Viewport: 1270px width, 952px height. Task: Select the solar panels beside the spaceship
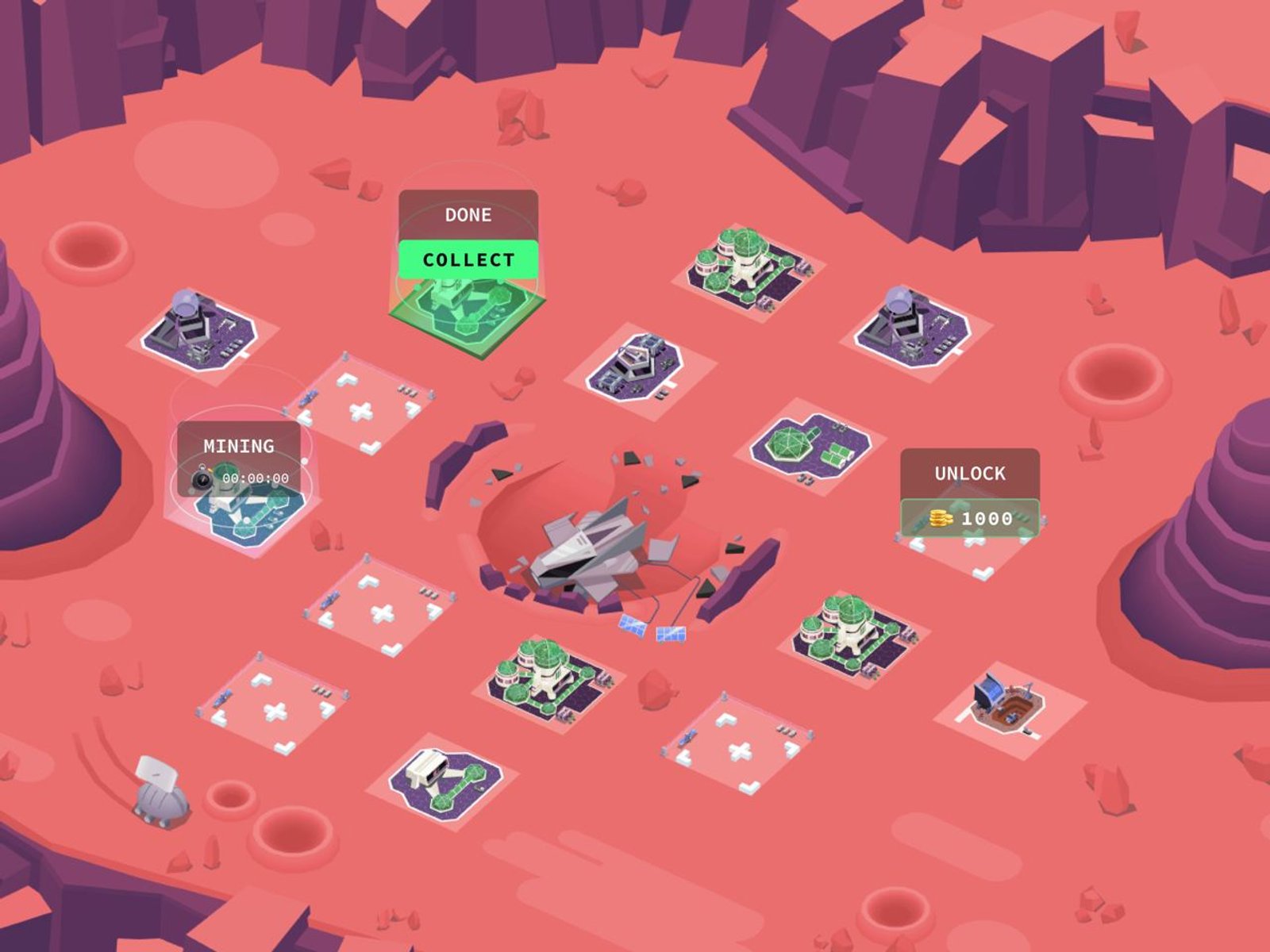click(x=651, y=631)
